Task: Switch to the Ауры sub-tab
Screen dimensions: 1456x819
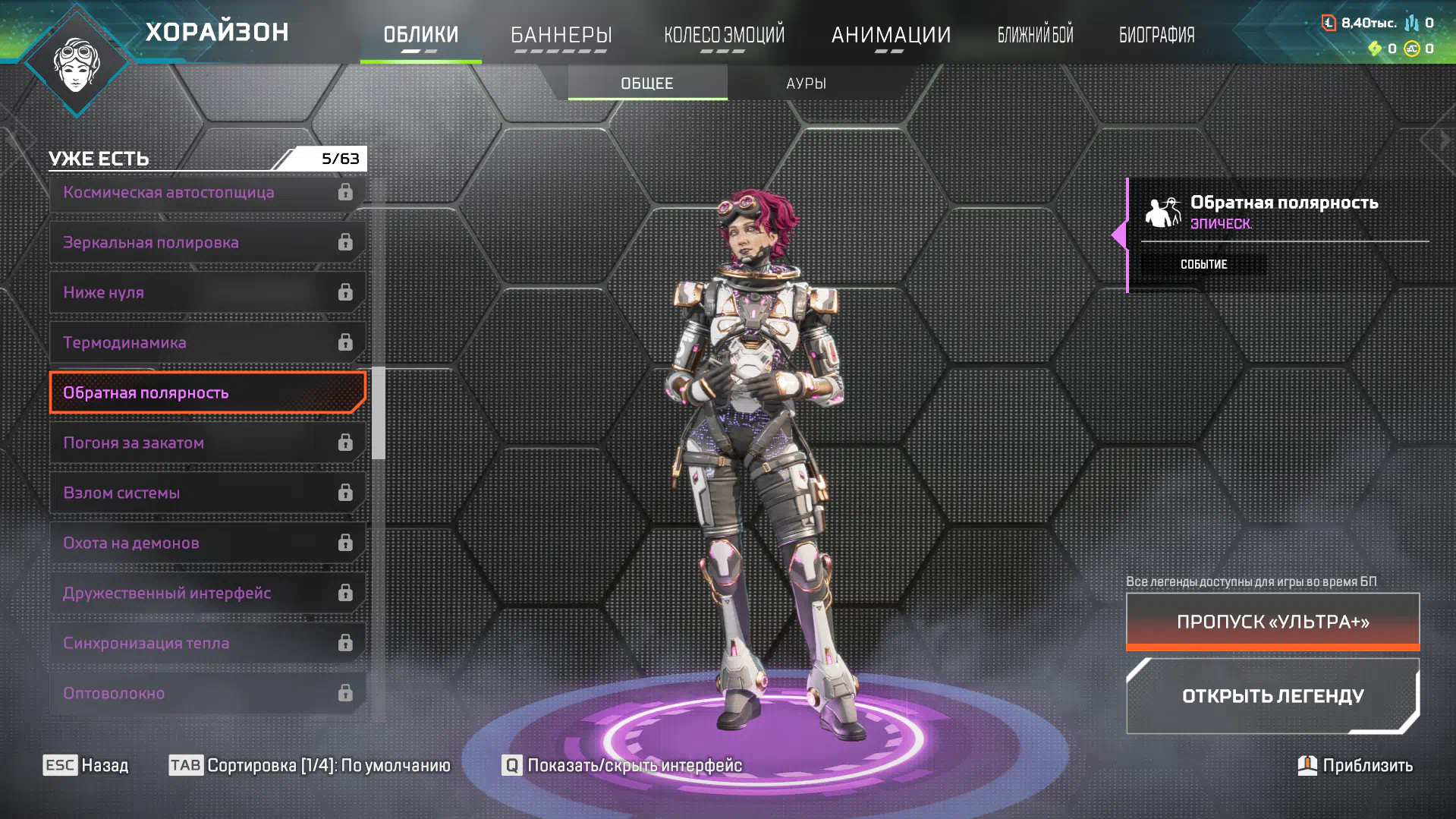Action: coord(806,83)
